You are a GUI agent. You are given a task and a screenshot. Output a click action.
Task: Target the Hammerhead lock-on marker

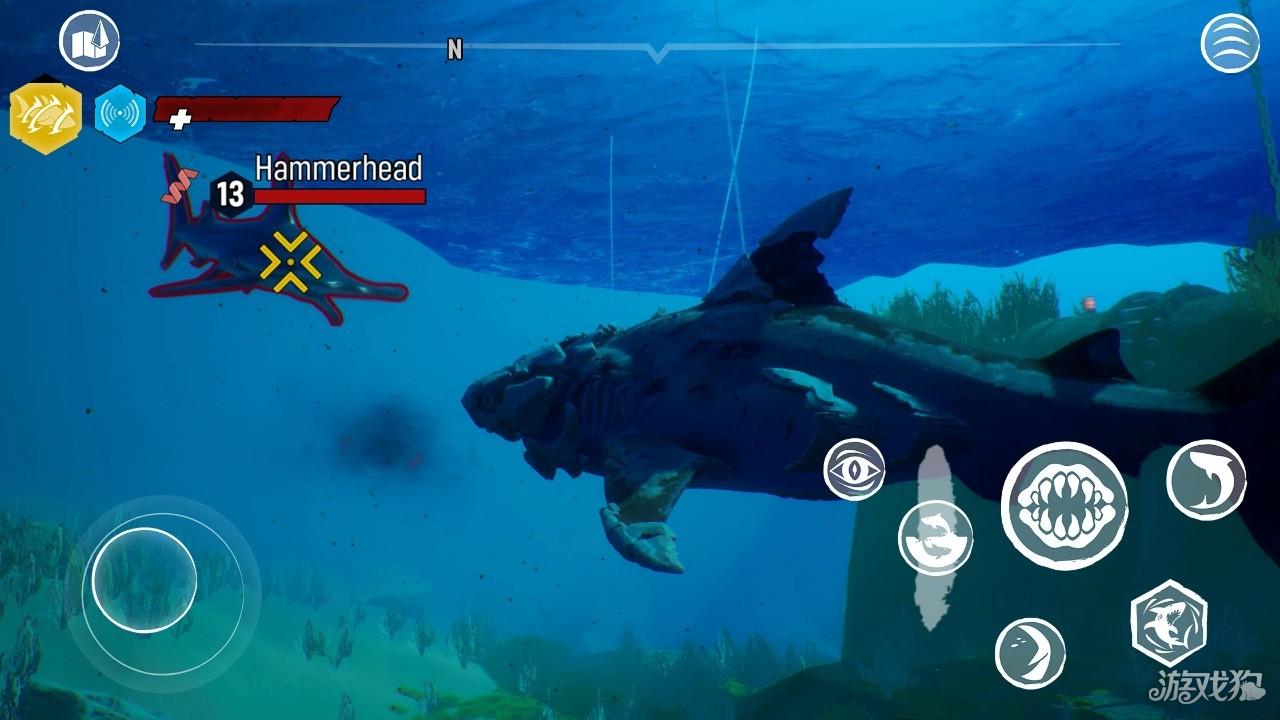click(290, 262)
